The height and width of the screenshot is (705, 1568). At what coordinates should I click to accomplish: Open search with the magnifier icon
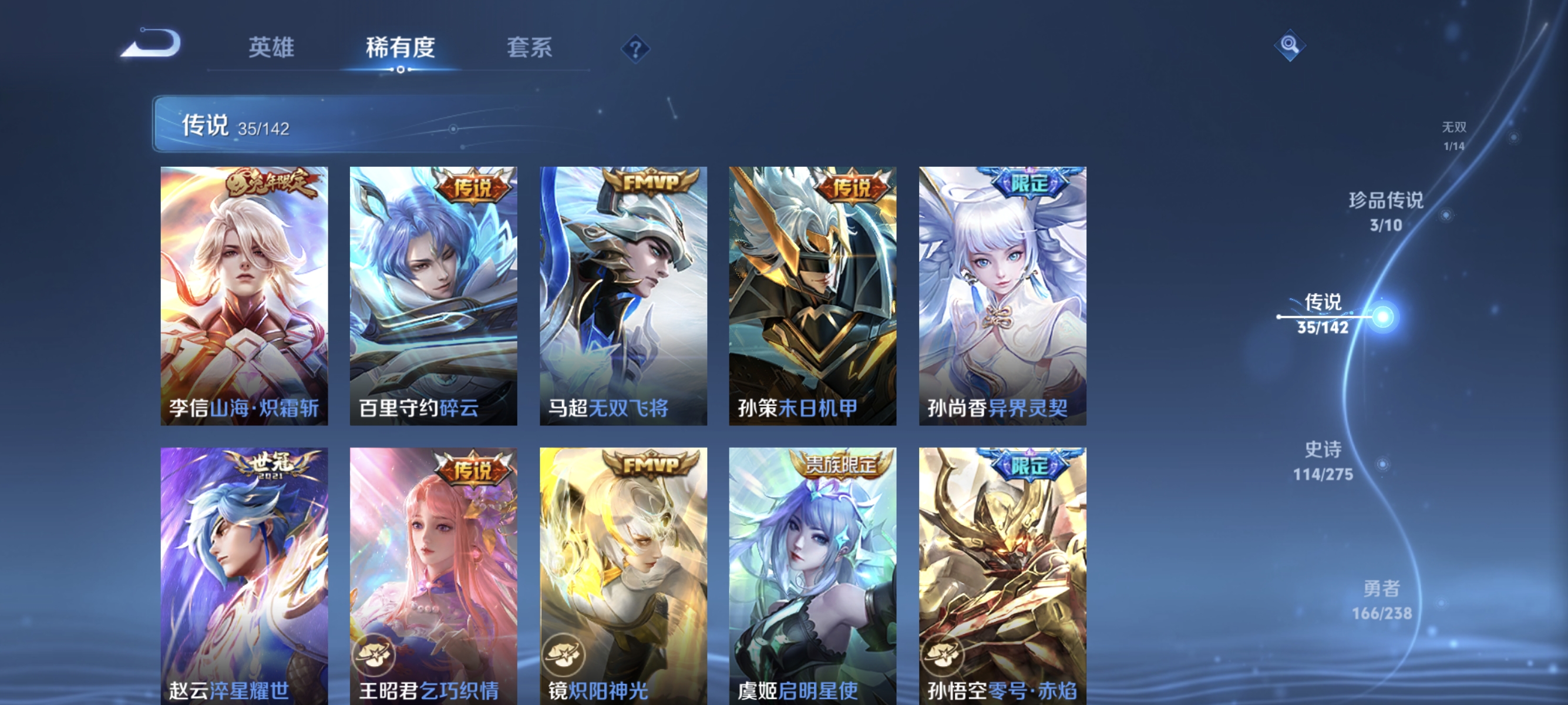coord(1290,46)
